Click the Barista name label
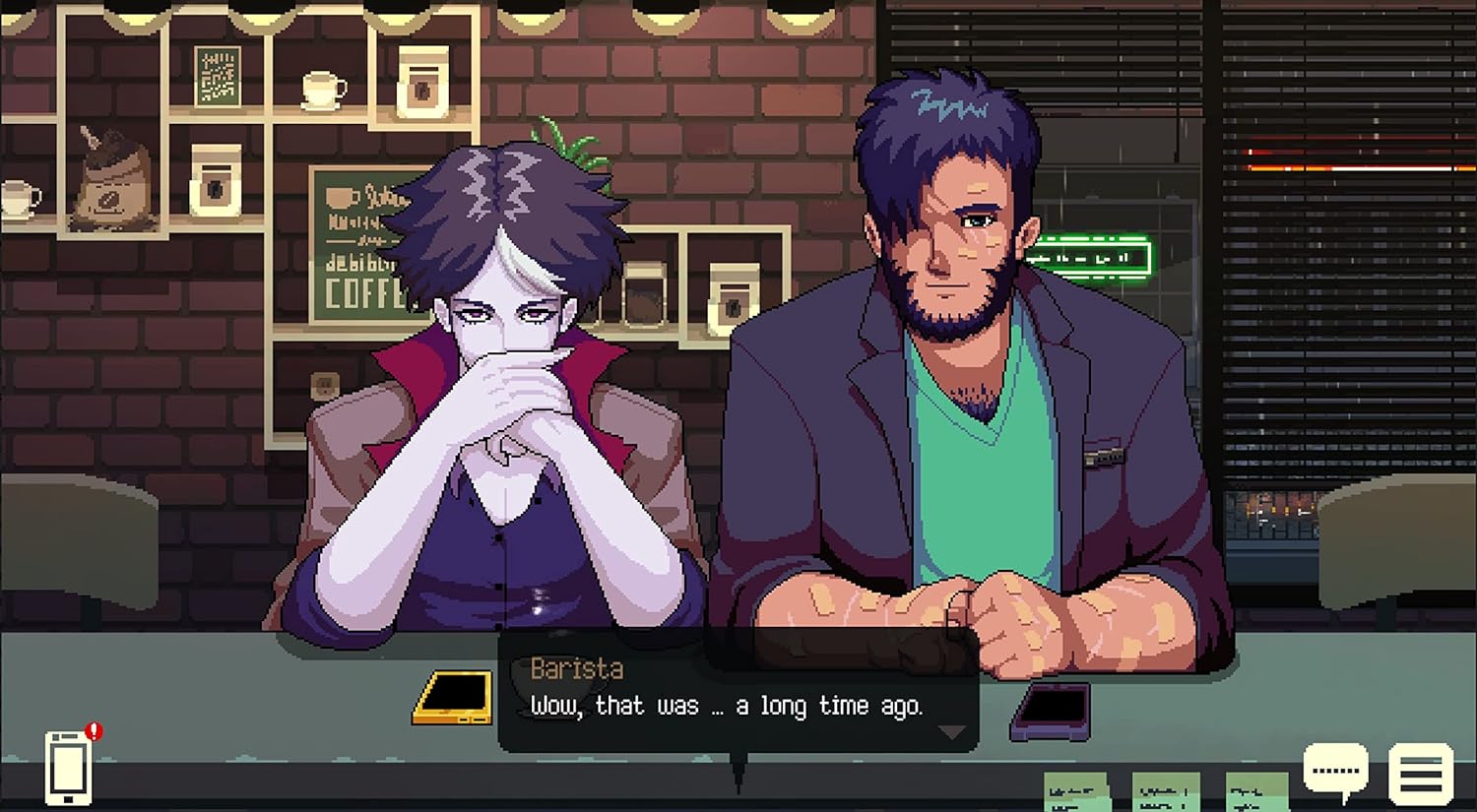The image size is (1477, 812). click(576, 669)
